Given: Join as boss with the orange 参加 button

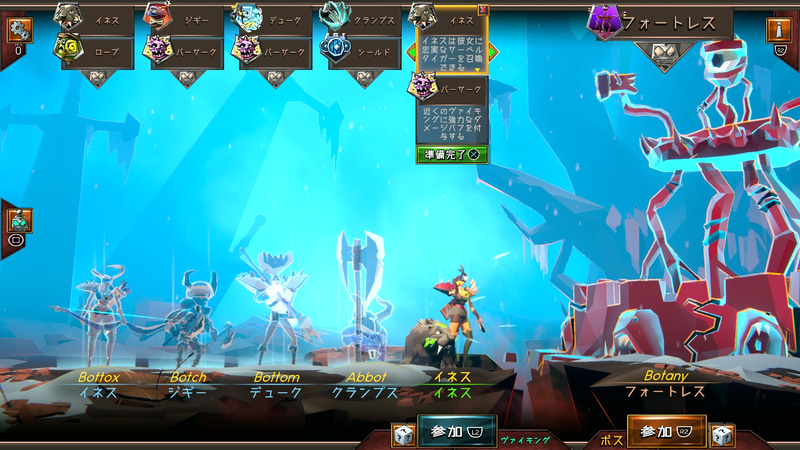Looking at the screenshot, I should pos(666,431).
